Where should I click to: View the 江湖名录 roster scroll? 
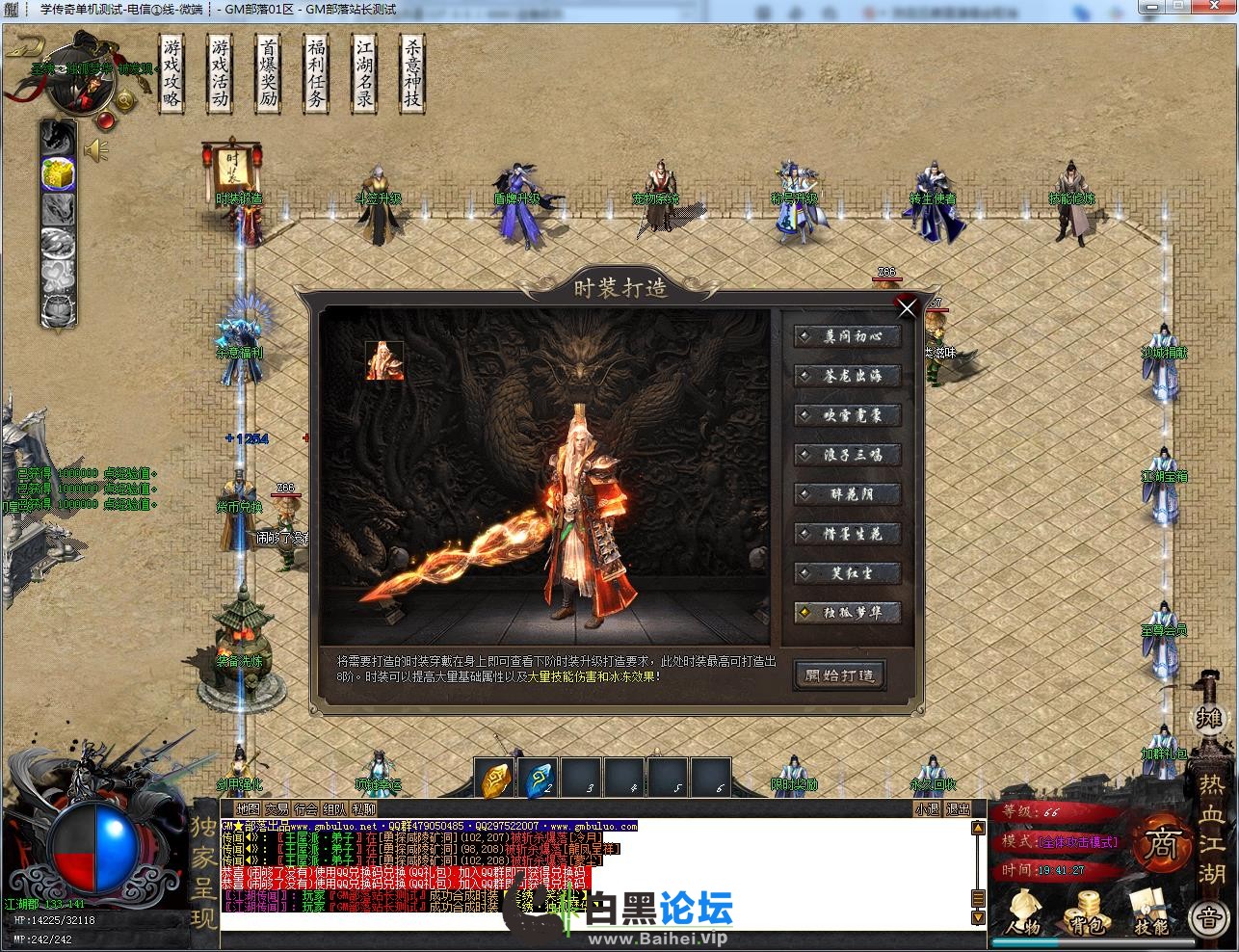click(364, 73)
